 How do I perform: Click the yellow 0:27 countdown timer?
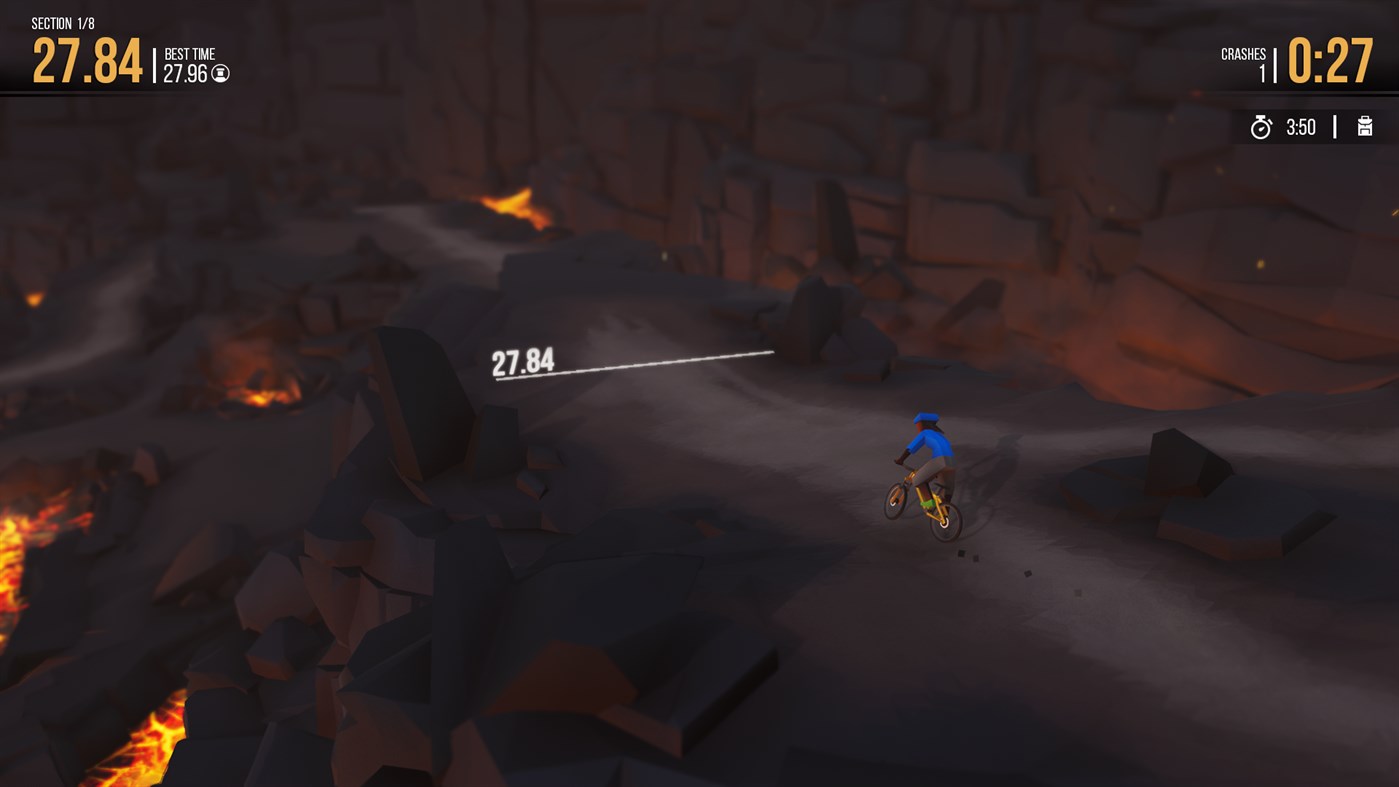click(1331, 62)
